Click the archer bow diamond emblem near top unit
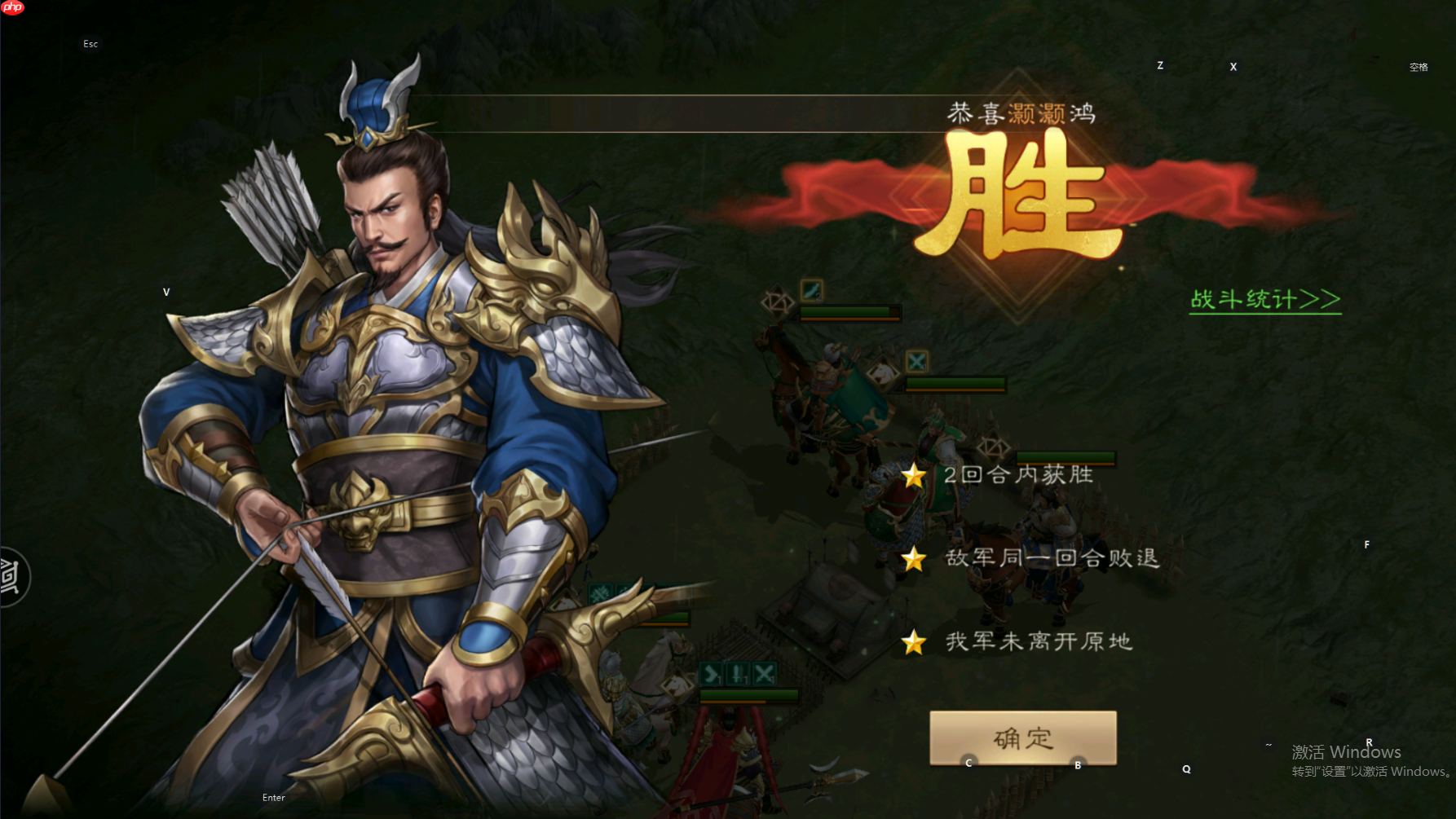 tap(778, 303)
